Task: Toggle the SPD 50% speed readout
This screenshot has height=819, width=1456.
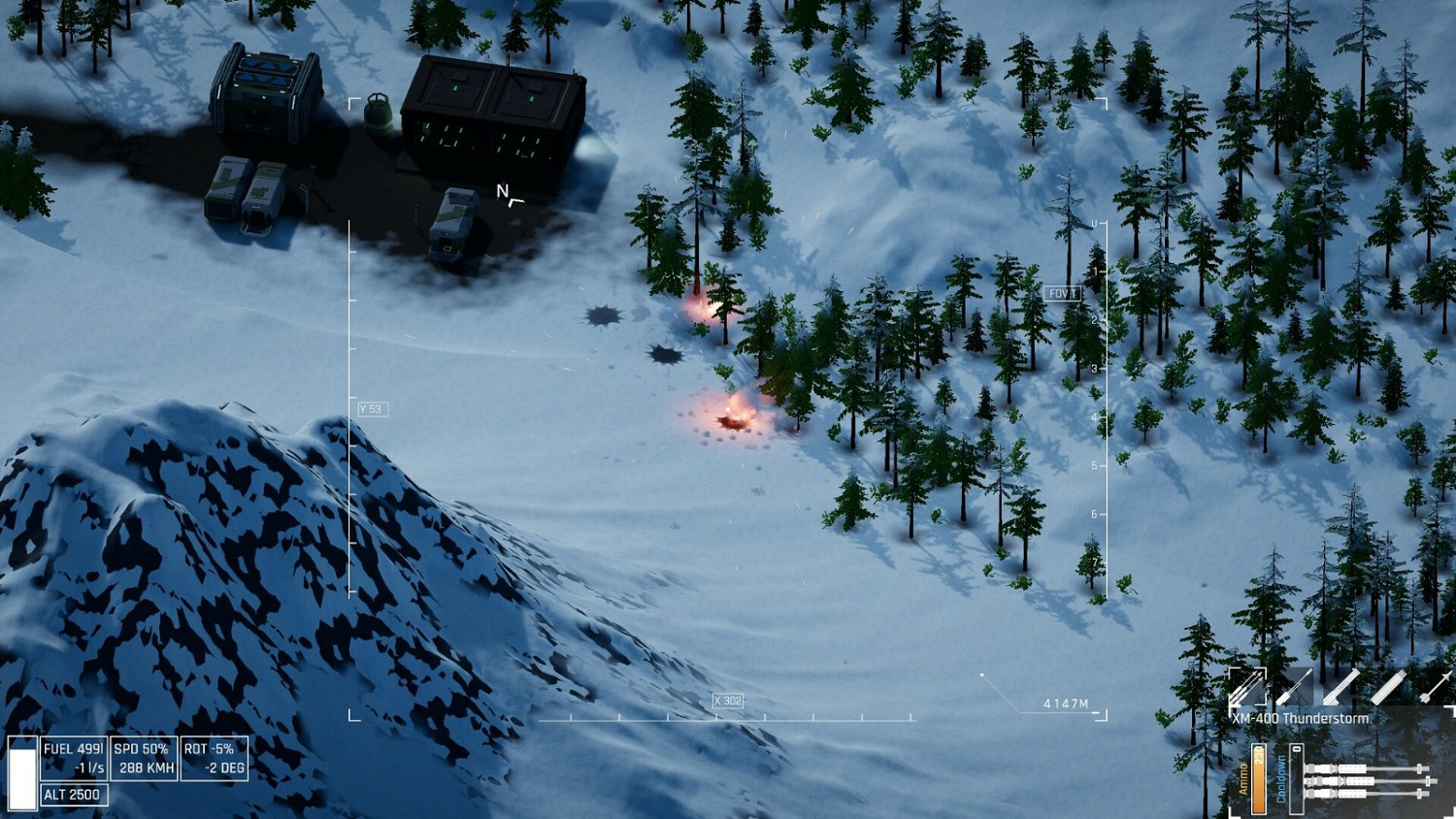Action: [144, 757]
